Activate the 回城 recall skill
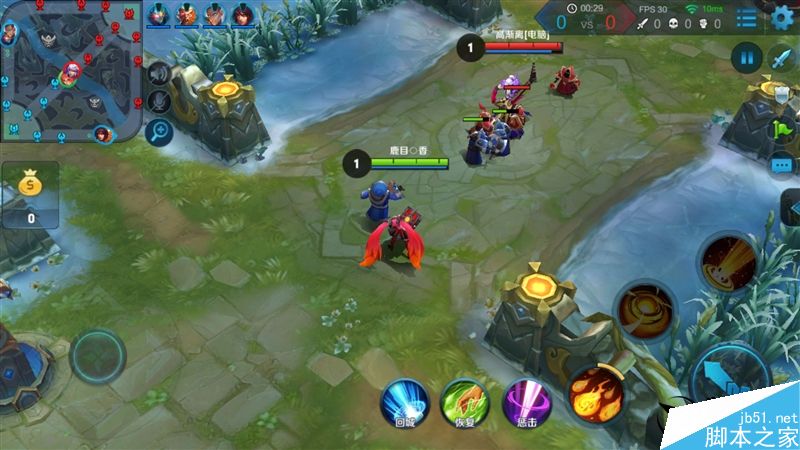 click(x=405, y=402)
